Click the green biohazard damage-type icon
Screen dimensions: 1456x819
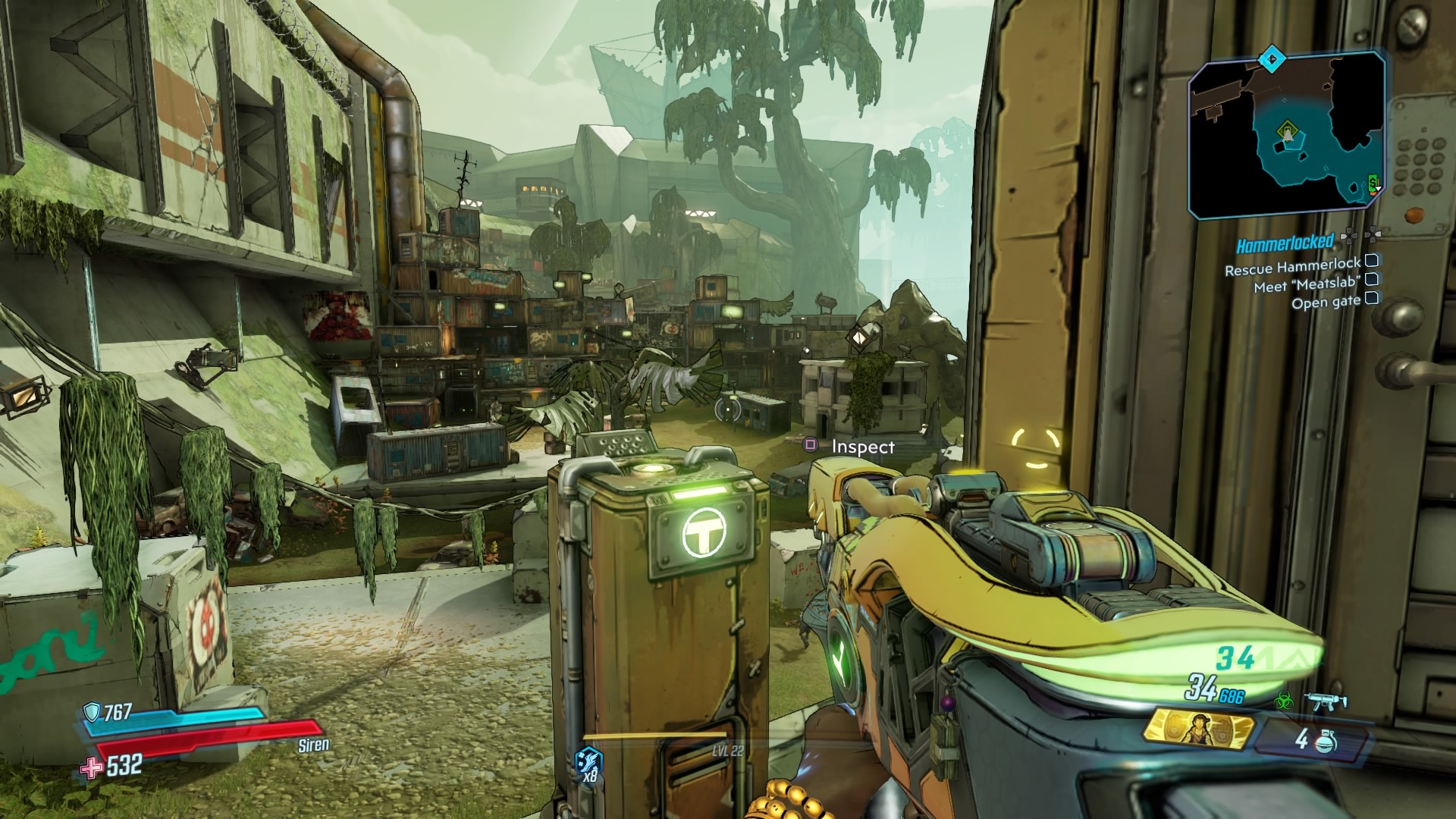click(x=1285, y=701)
